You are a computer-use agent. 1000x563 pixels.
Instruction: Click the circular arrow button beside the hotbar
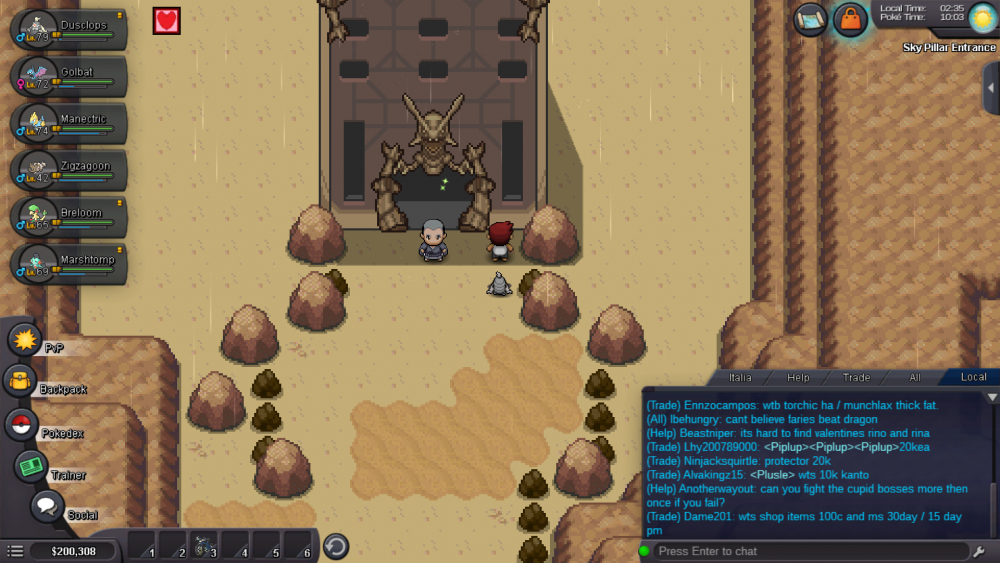point(336,546)
